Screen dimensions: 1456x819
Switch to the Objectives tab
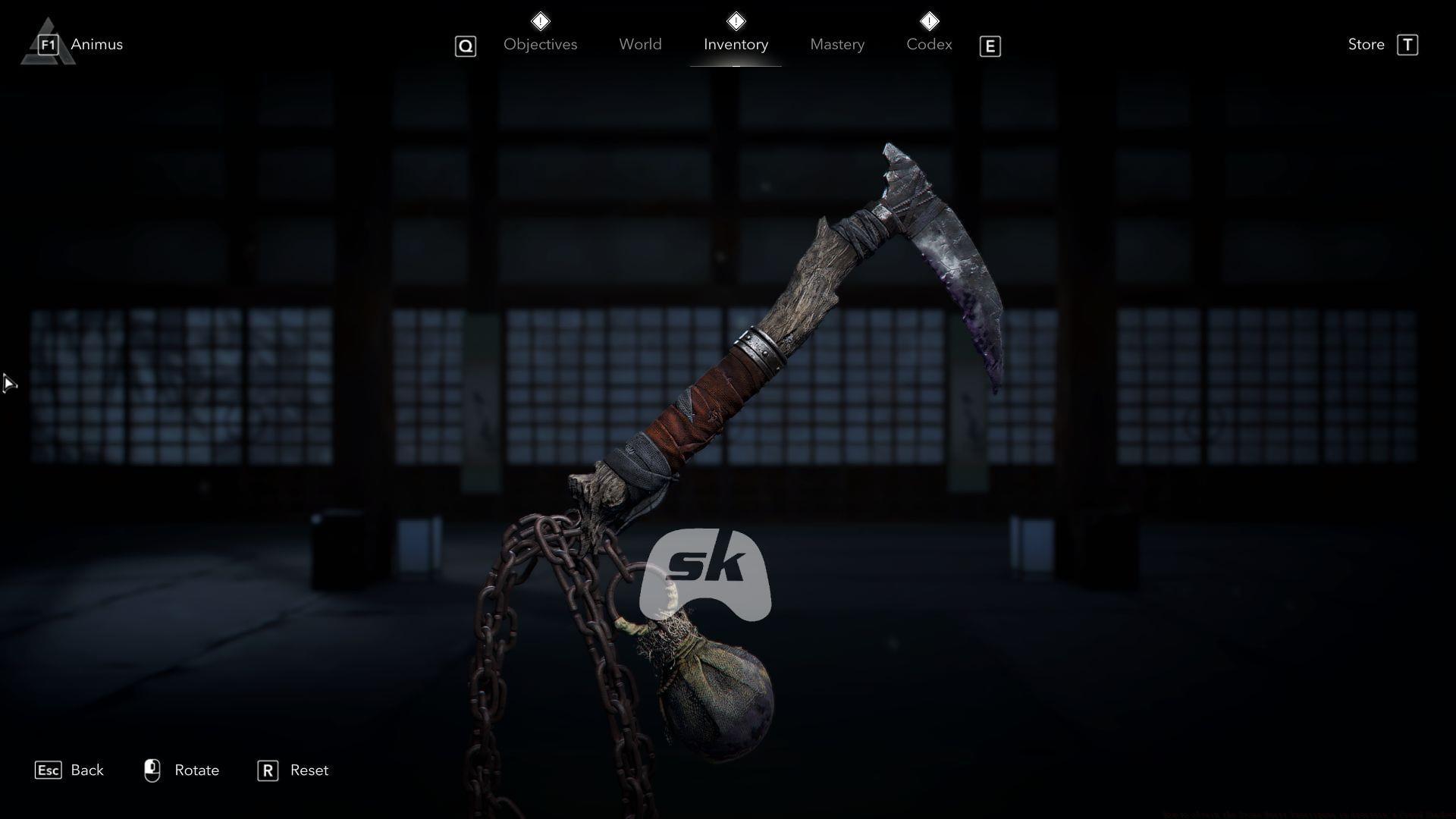(x=540, y=44)
